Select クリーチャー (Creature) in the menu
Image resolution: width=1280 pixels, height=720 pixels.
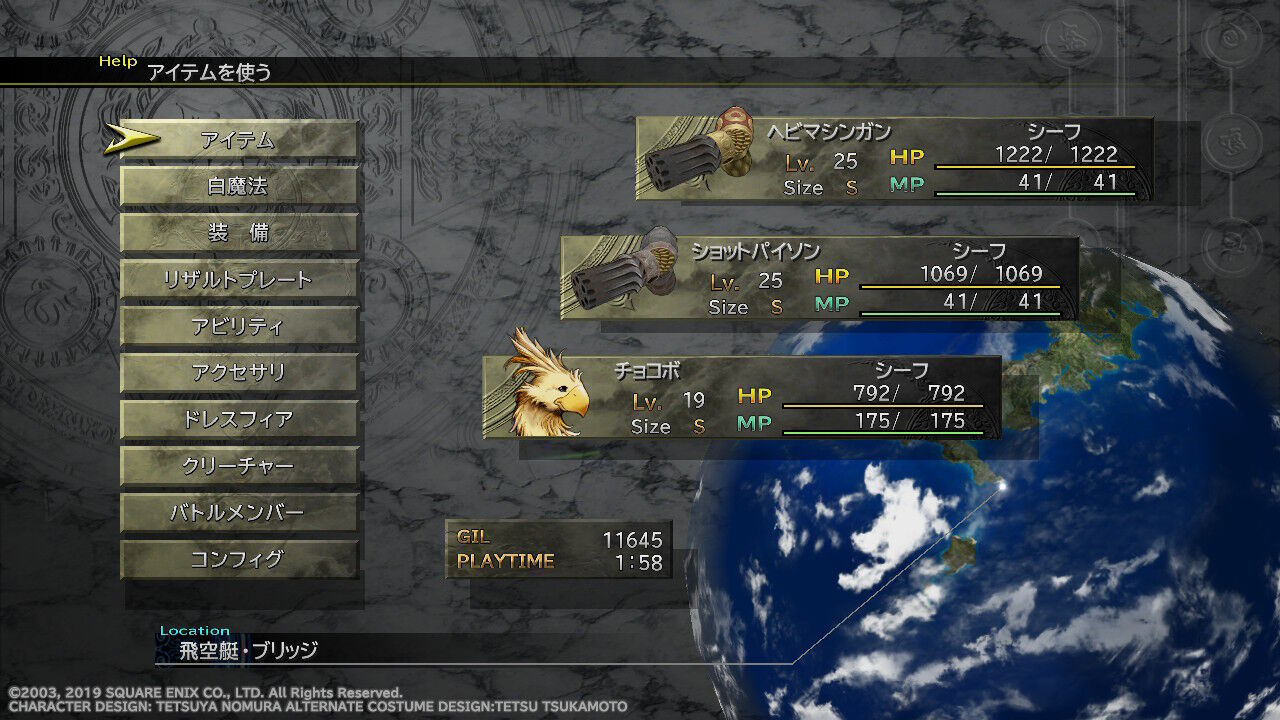pos(240,466)
